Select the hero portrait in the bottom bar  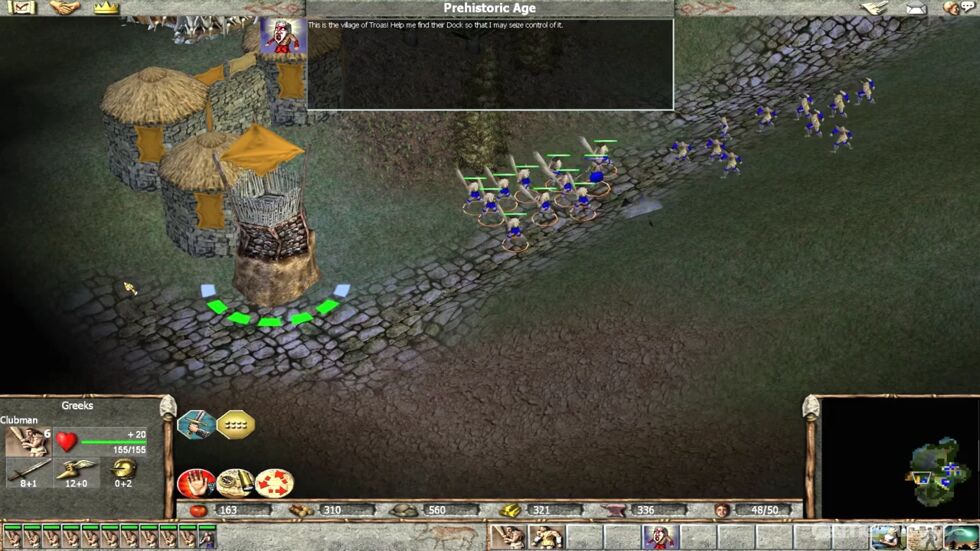[x=660, y=538]
